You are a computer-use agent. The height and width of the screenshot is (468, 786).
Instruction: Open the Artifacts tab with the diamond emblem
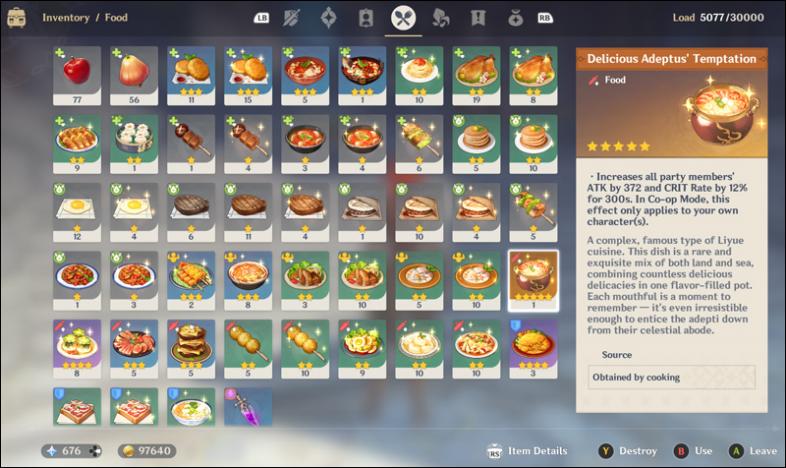click(329, 17)
